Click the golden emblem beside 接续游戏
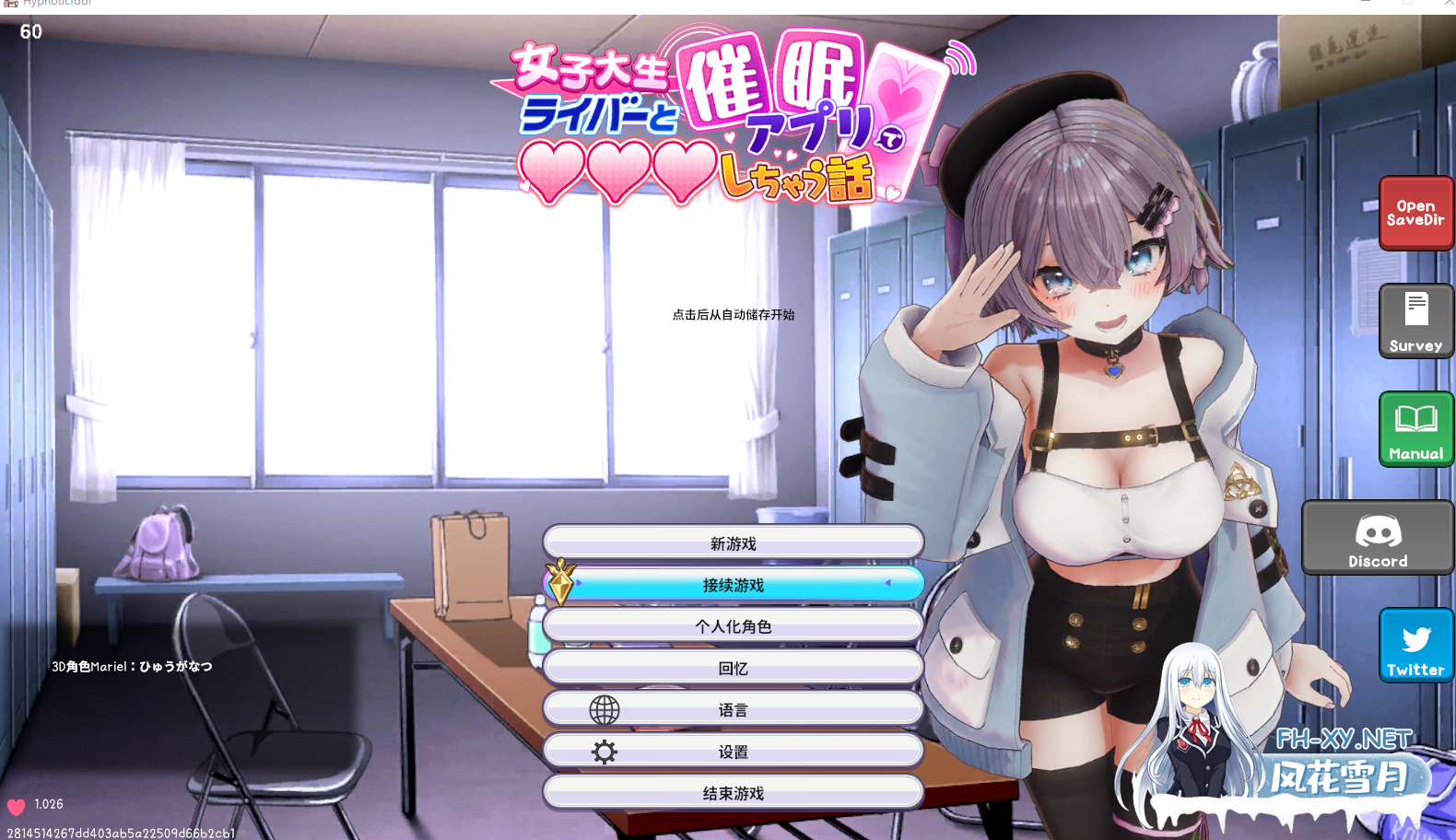1456x840 pixels. 559,584
